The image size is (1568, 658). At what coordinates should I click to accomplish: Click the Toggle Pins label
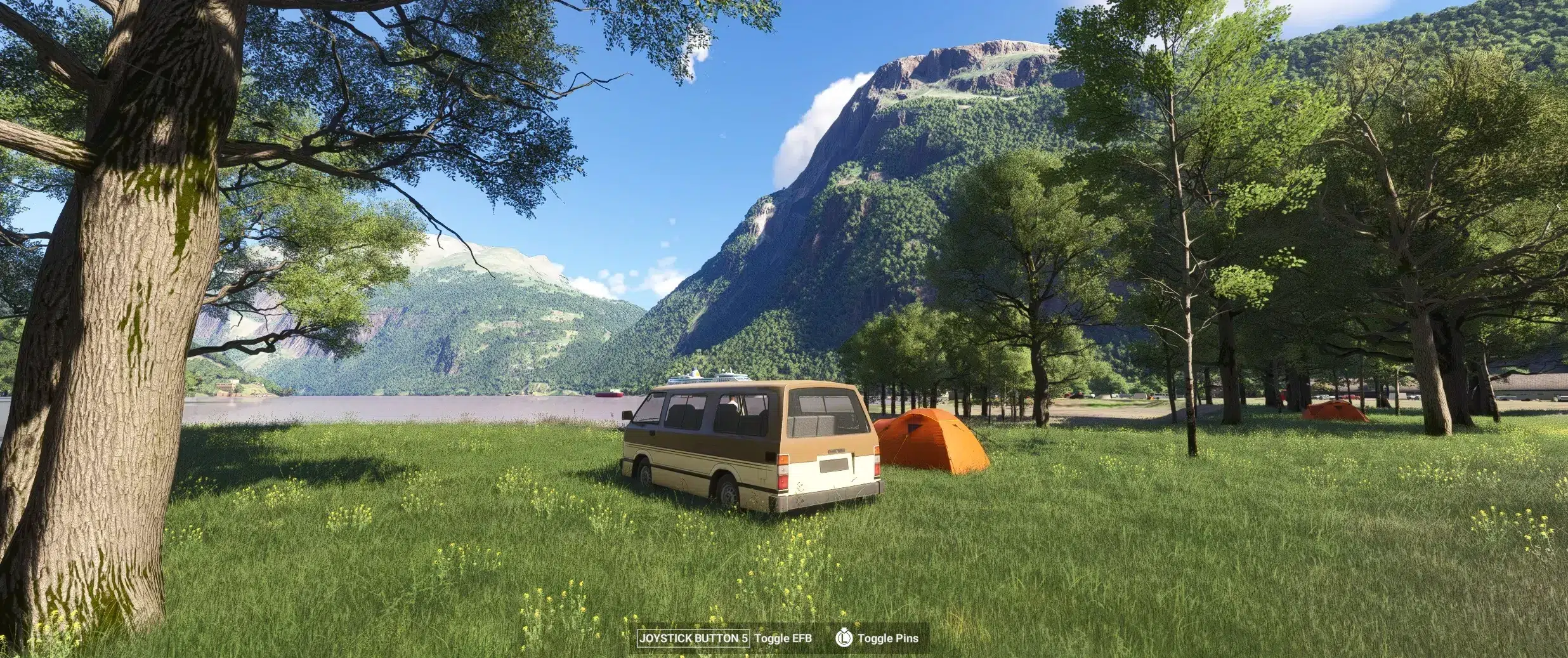[887, 638]
